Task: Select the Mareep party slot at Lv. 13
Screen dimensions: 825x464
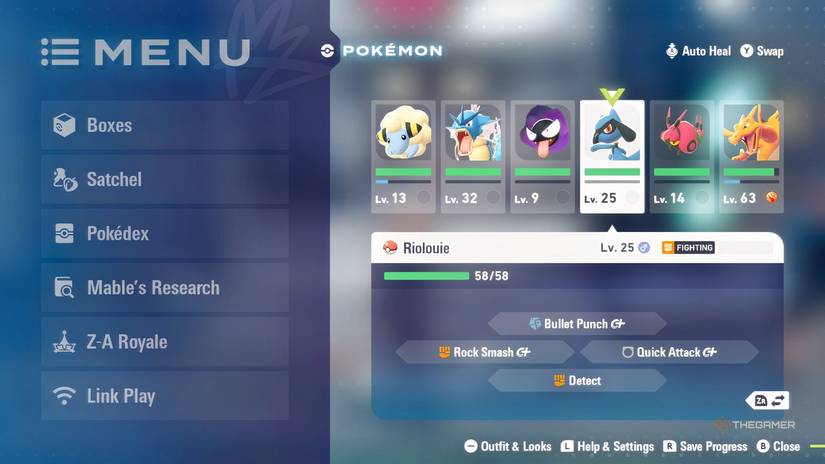Action: point(403,156)
